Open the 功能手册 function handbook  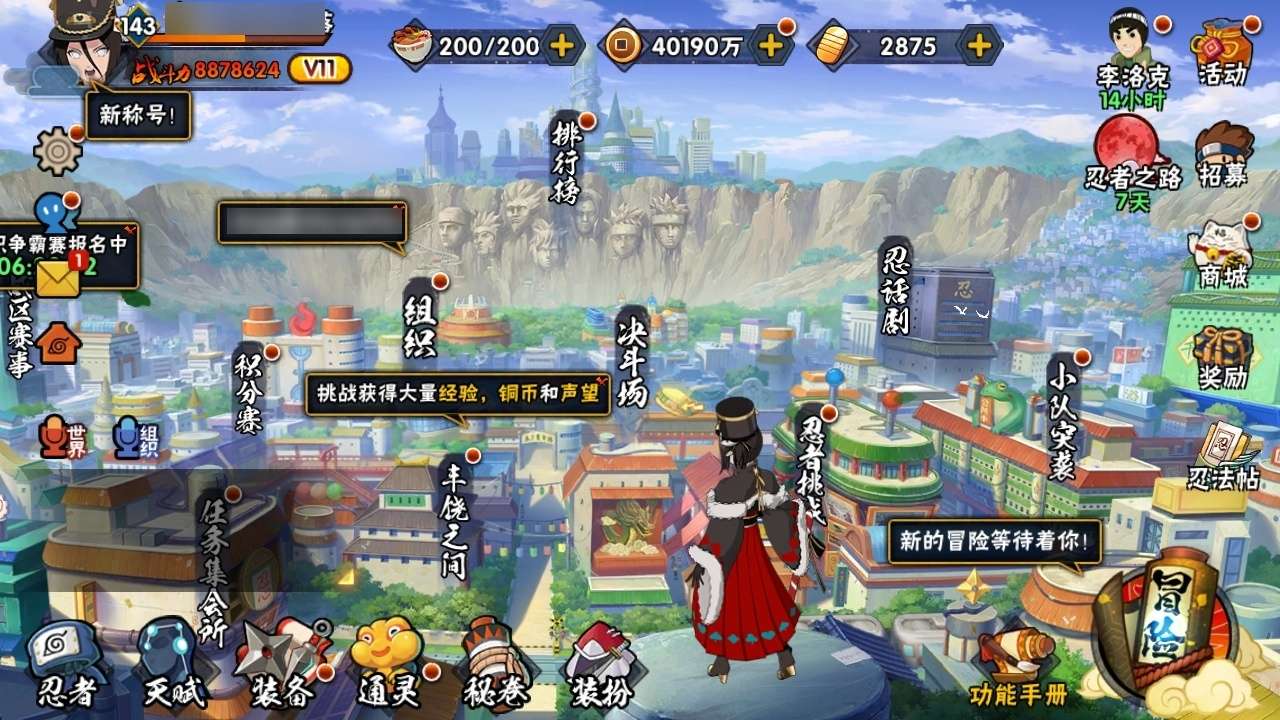(x=1018, y=665)
